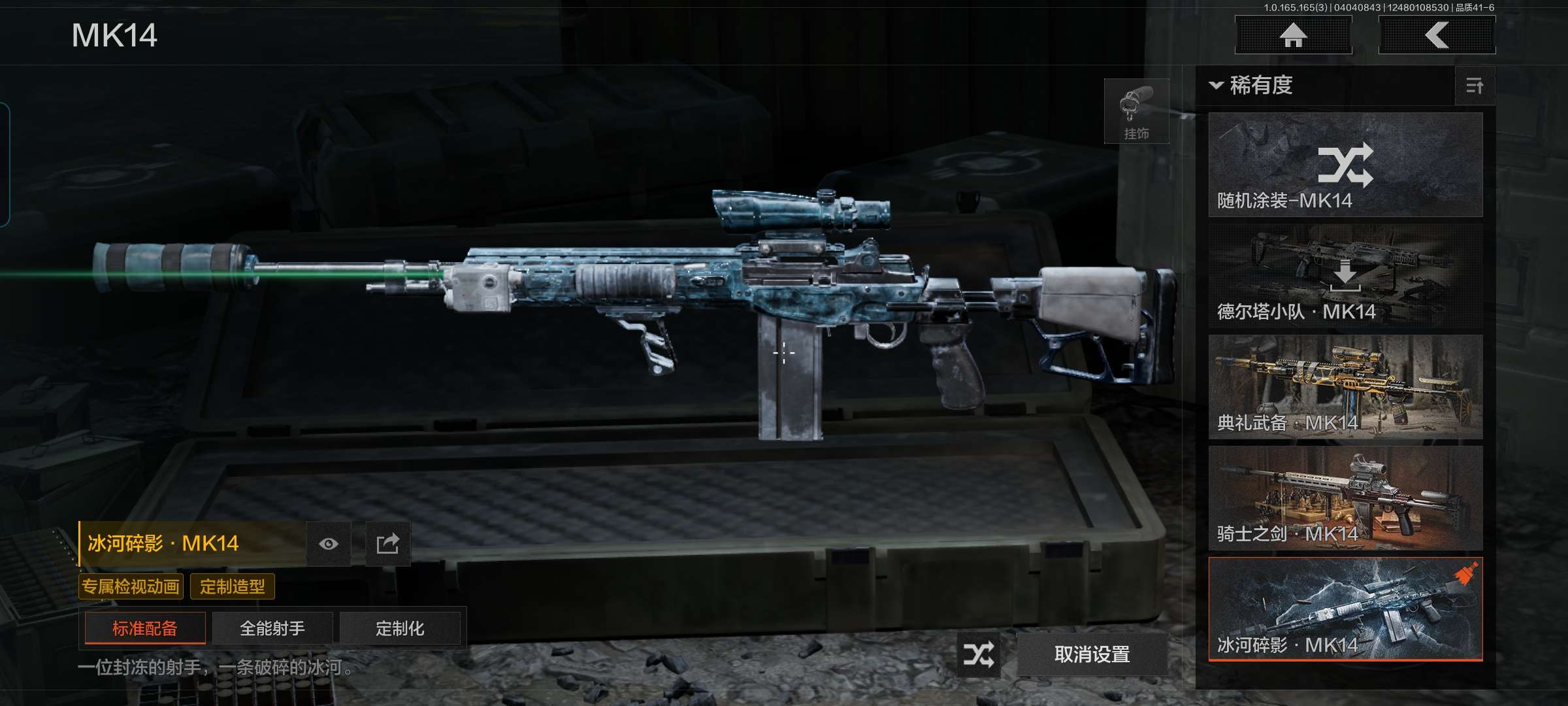
Task: Activate the shuffle icon beside 取消设置
Action: (x=979, y=654)
